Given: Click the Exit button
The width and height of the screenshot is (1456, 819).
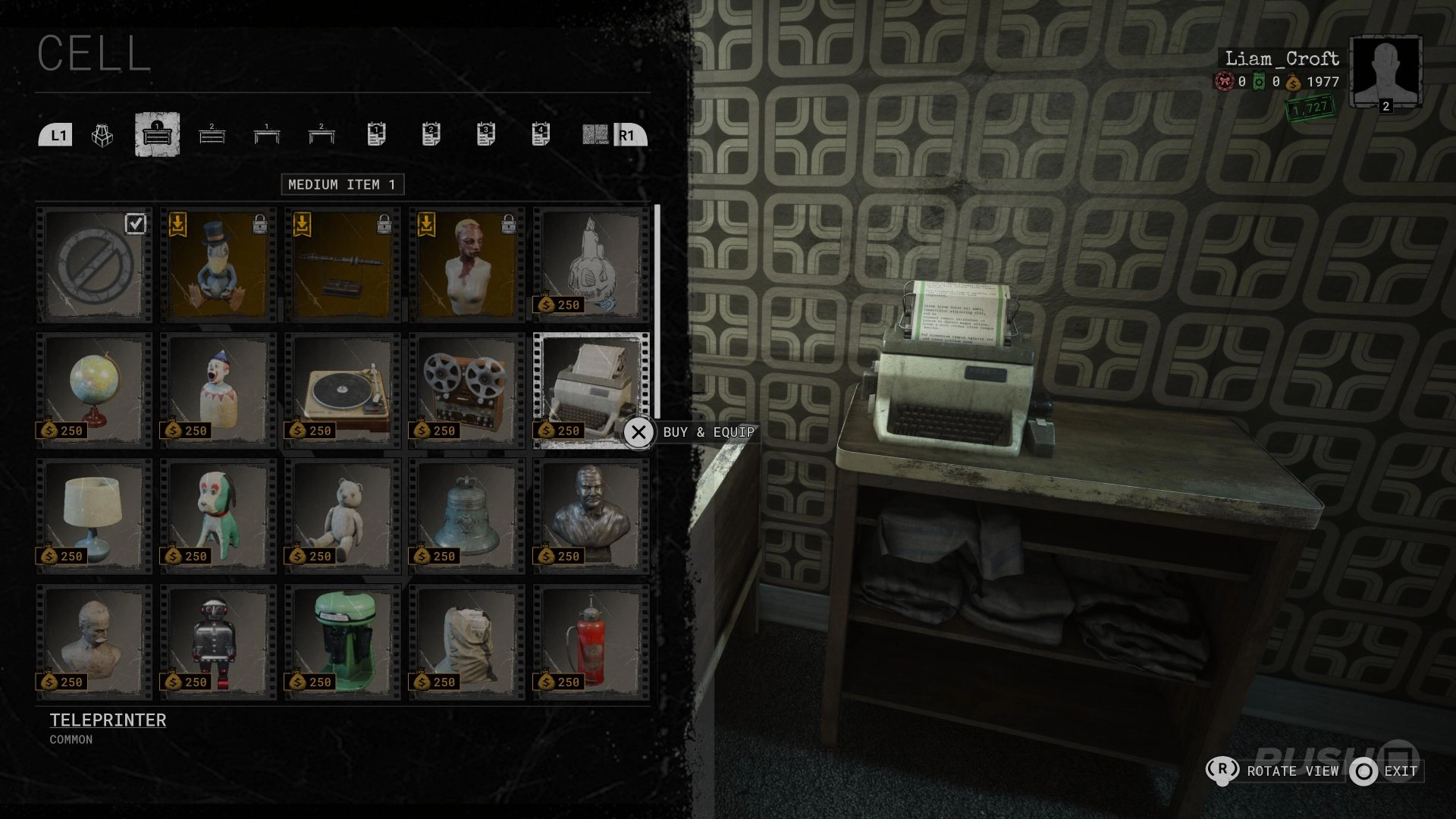Looking at the screenshot, I should click(1399, 771).
